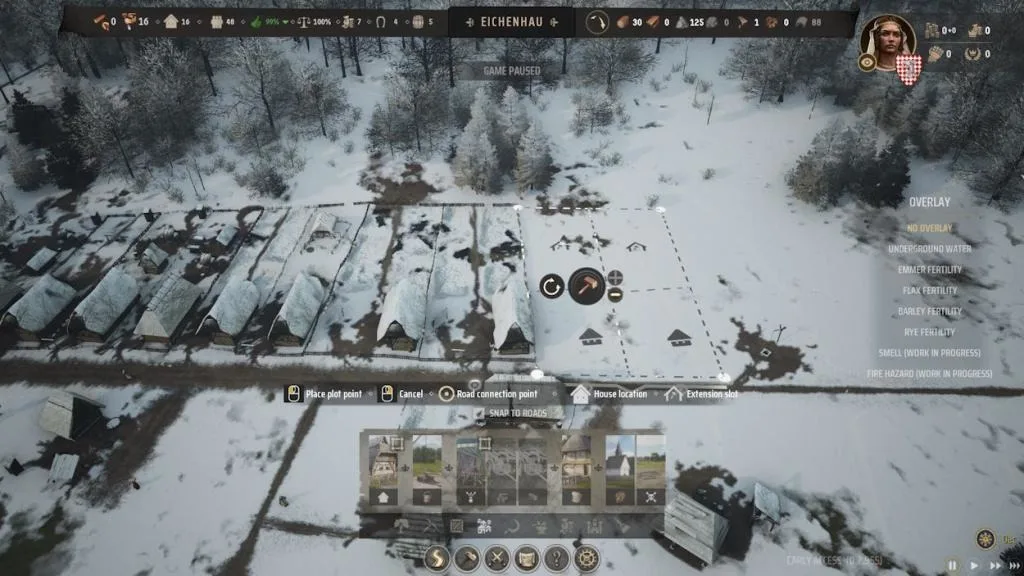This screenshot has width=1024, height=576.
Task: Switch to the Flax Fertility overlay
Action: (x=929, y=291)
